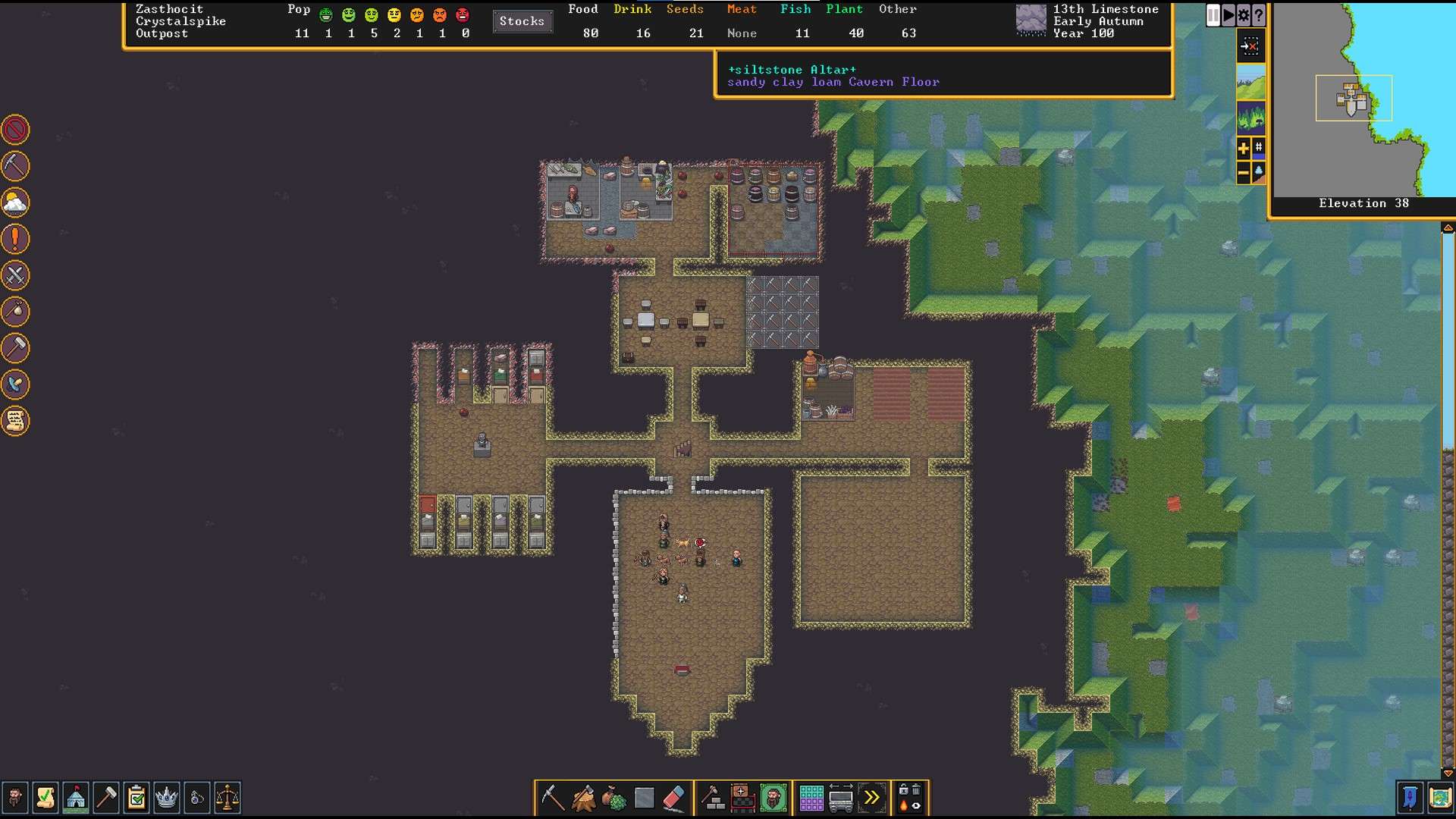
Task: Open the hauling minecart menu
Action: [843, 797]
